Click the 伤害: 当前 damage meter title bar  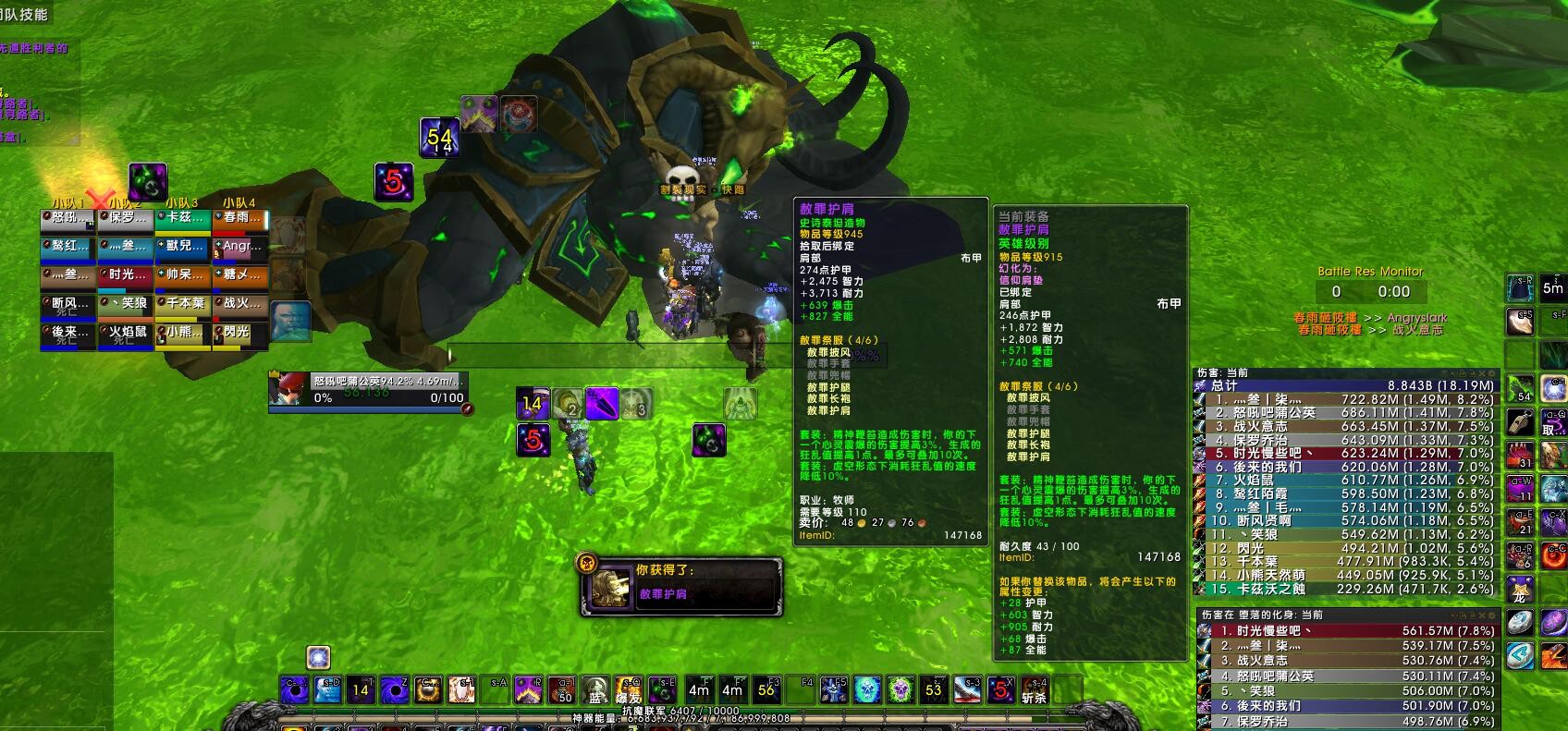1345,372
